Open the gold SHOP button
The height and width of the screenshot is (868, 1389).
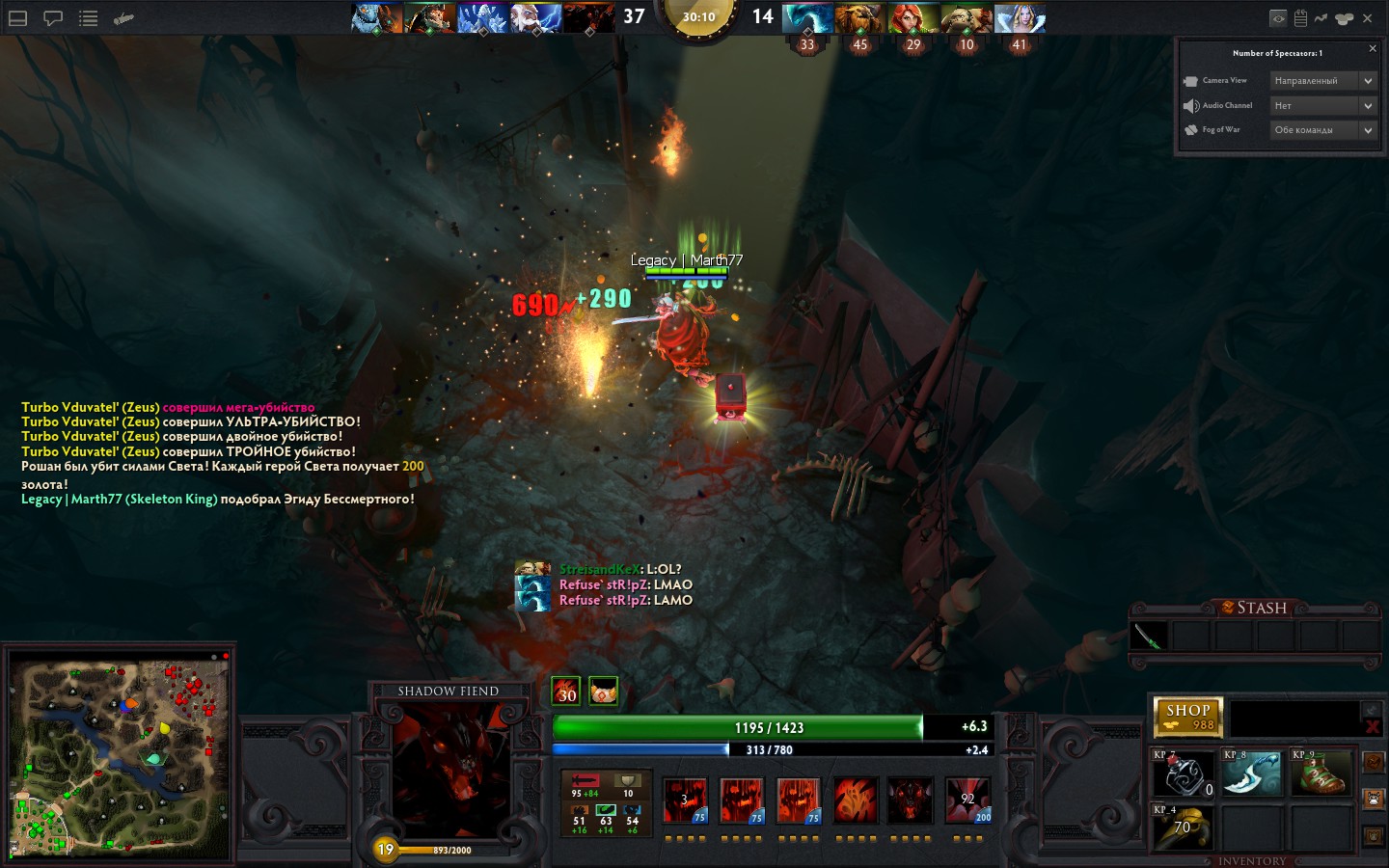coord(1188,716)
